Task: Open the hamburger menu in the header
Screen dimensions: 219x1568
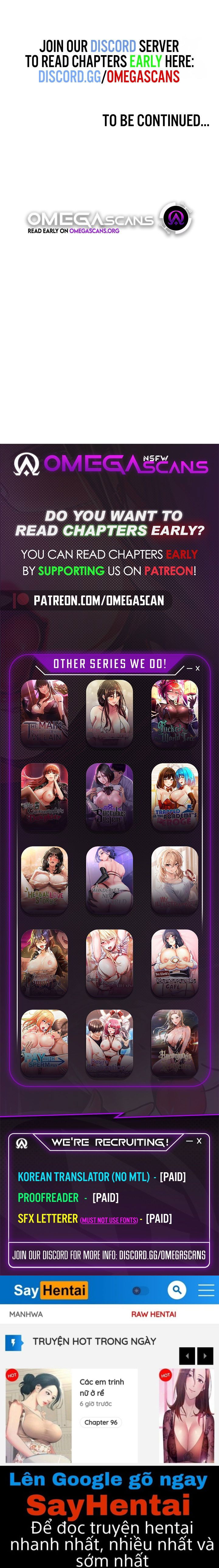Action: point(206,1290)
